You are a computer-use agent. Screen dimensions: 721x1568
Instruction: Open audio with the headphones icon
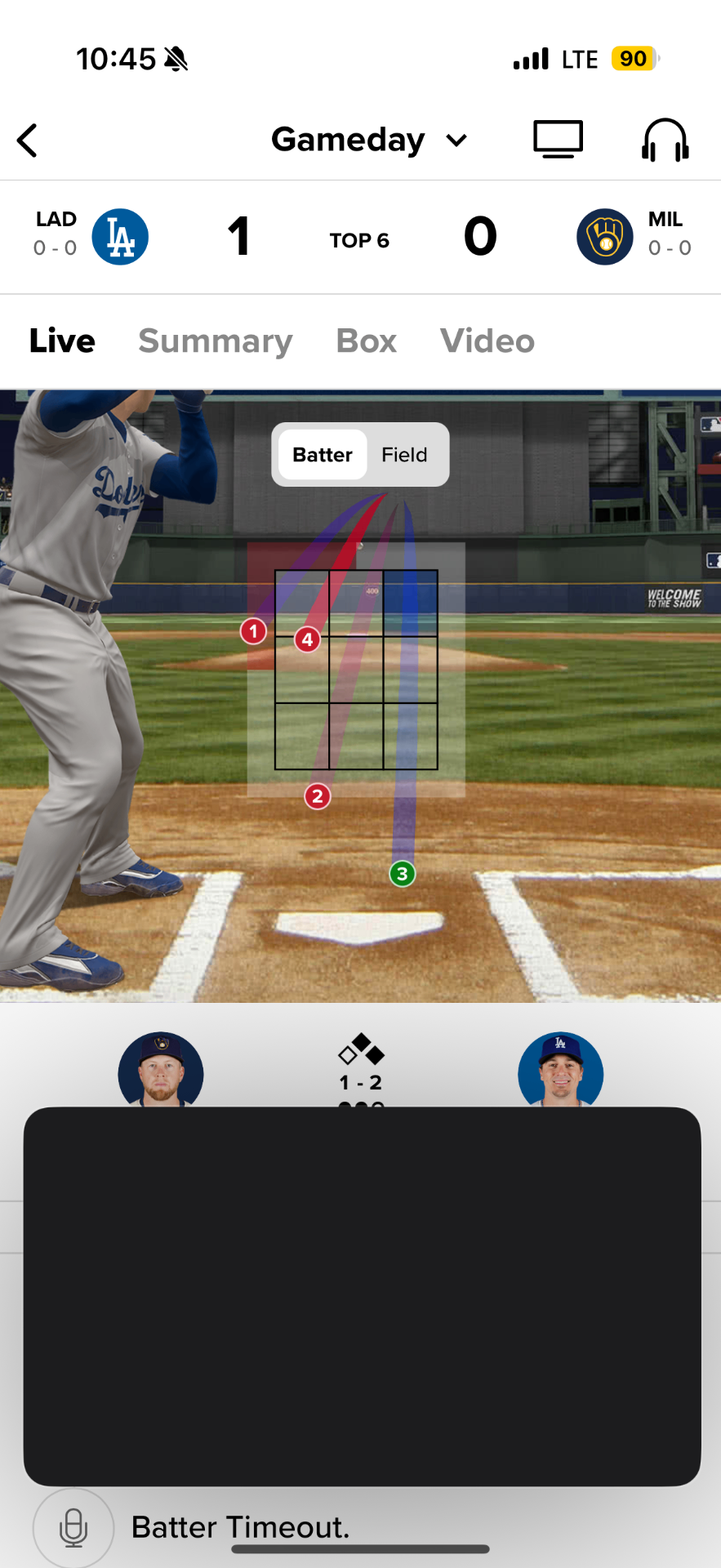click(665, 140)
